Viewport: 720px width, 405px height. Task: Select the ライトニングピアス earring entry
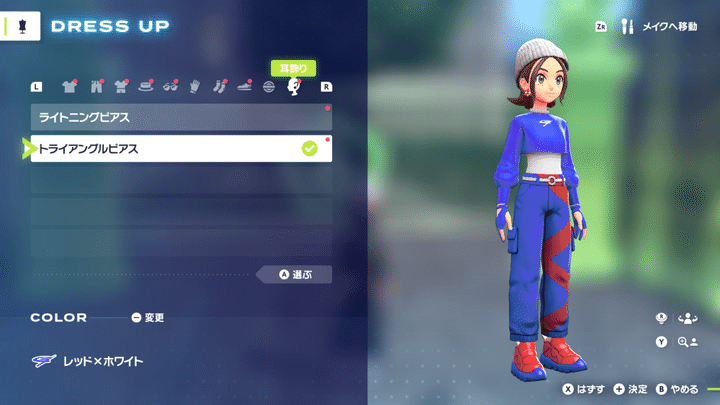(x=180, y=118)
